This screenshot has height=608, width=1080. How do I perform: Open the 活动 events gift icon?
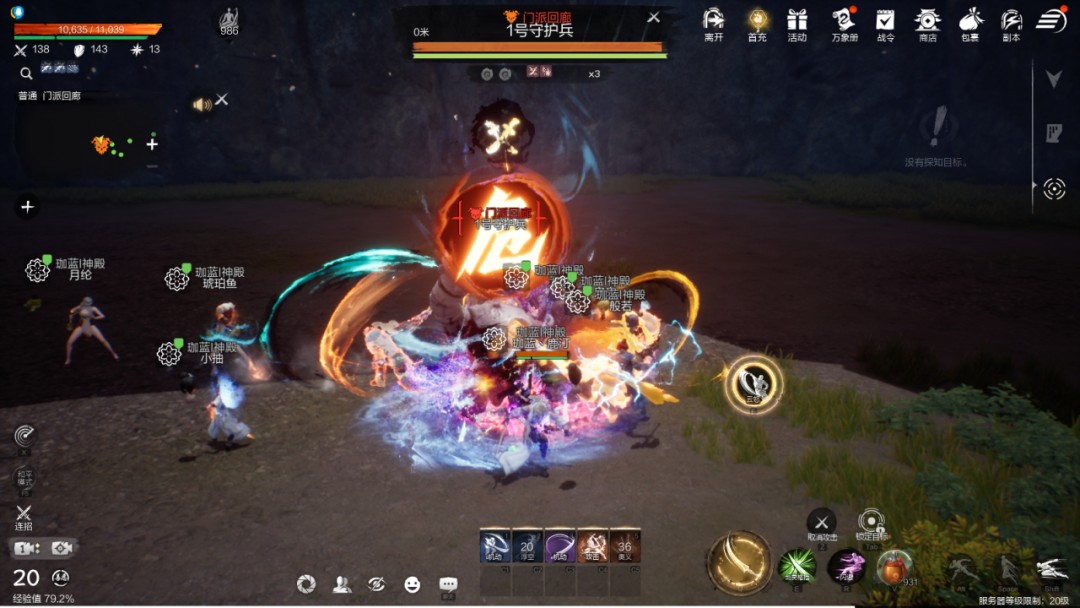point(797,21)
